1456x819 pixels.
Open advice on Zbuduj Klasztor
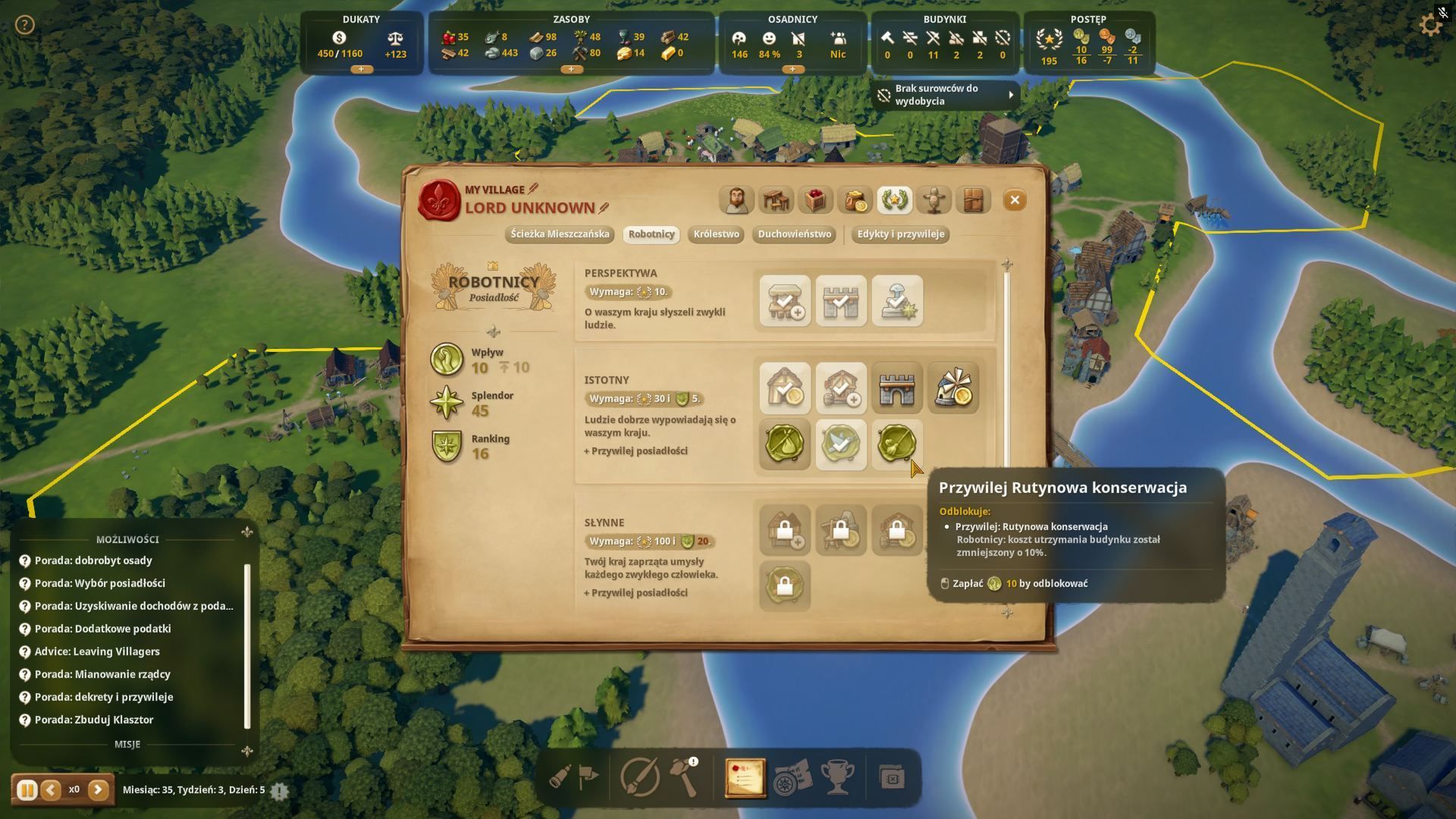click(x=94, y=720)
